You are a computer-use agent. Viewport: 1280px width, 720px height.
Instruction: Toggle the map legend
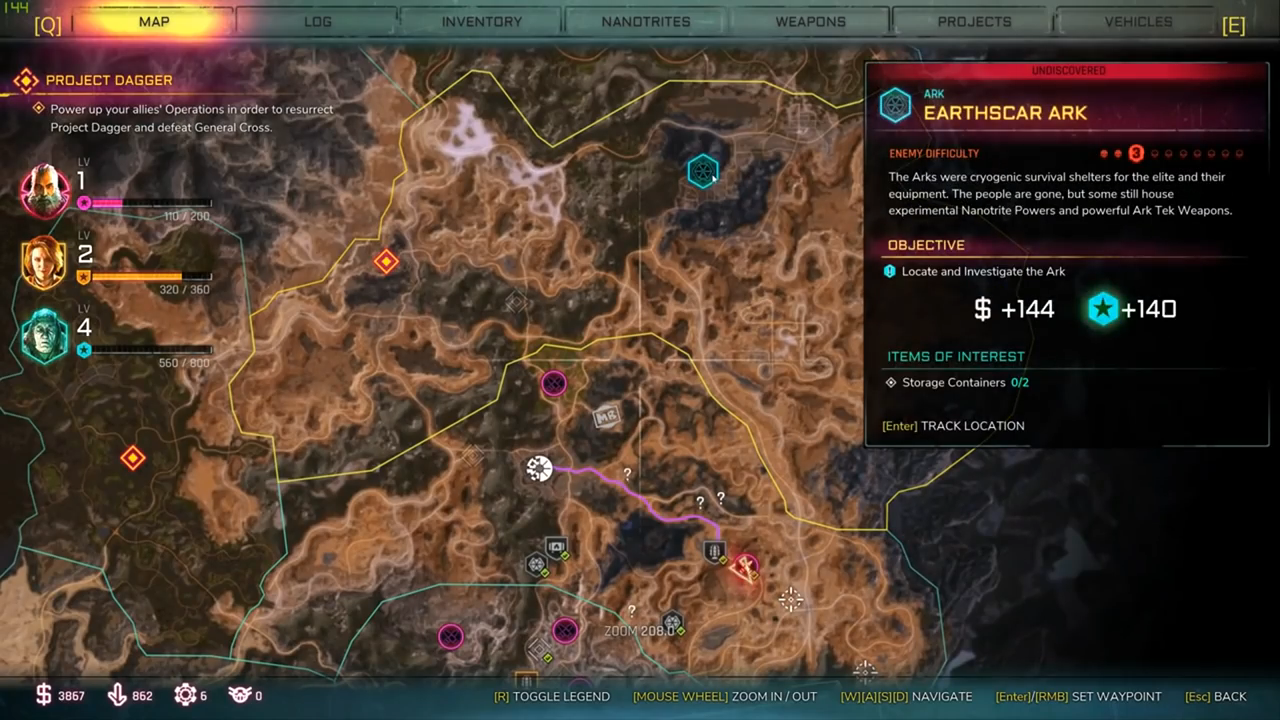coord(551,696)
